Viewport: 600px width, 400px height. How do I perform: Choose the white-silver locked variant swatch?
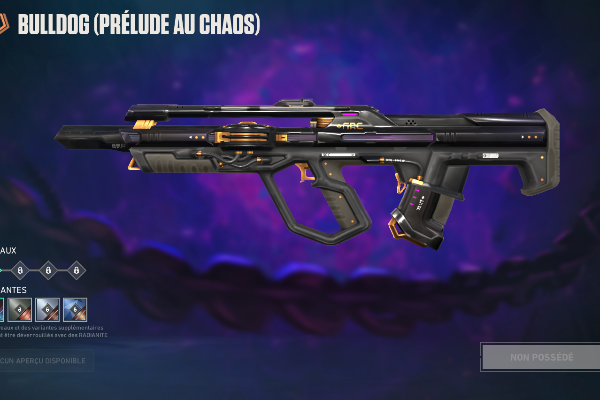(48, 310)
